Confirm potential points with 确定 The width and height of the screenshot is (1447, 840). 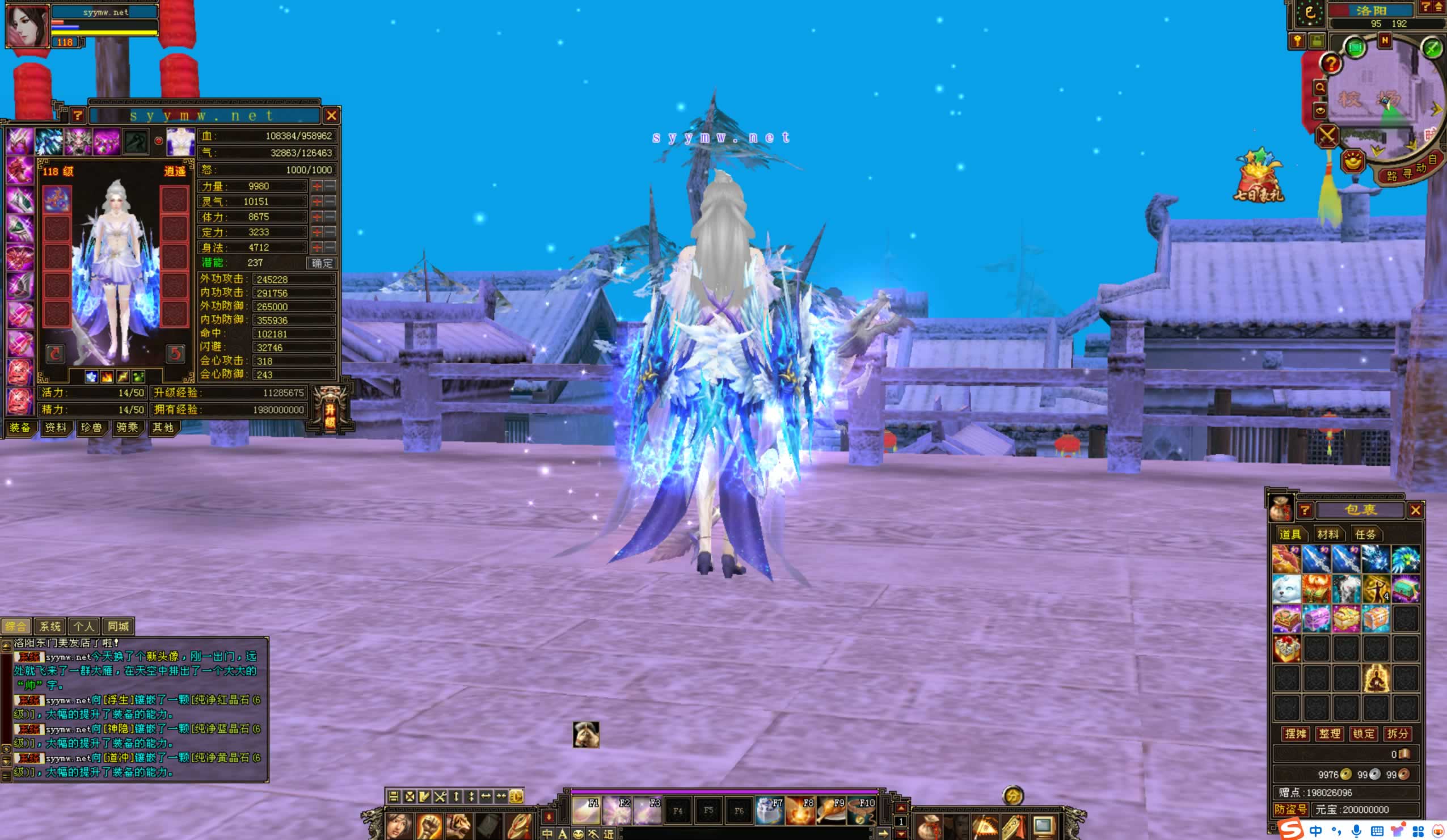tap(322, 263)
